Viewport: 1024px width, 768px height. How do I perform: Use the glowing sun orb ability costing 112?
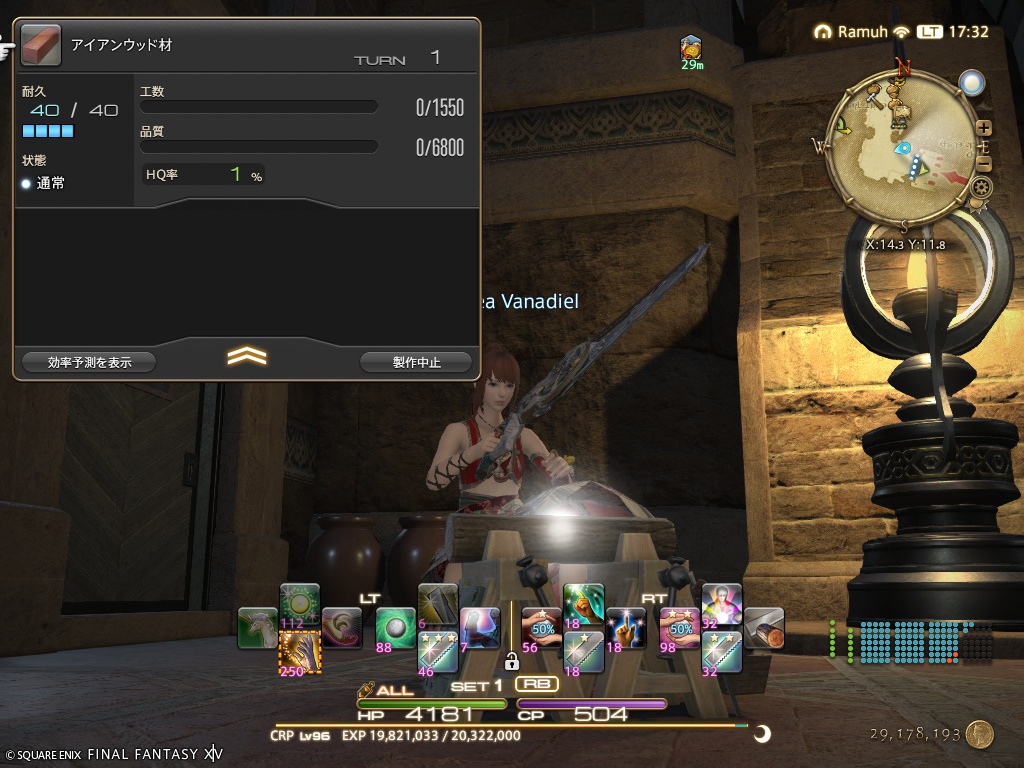(x=299, y=604)
